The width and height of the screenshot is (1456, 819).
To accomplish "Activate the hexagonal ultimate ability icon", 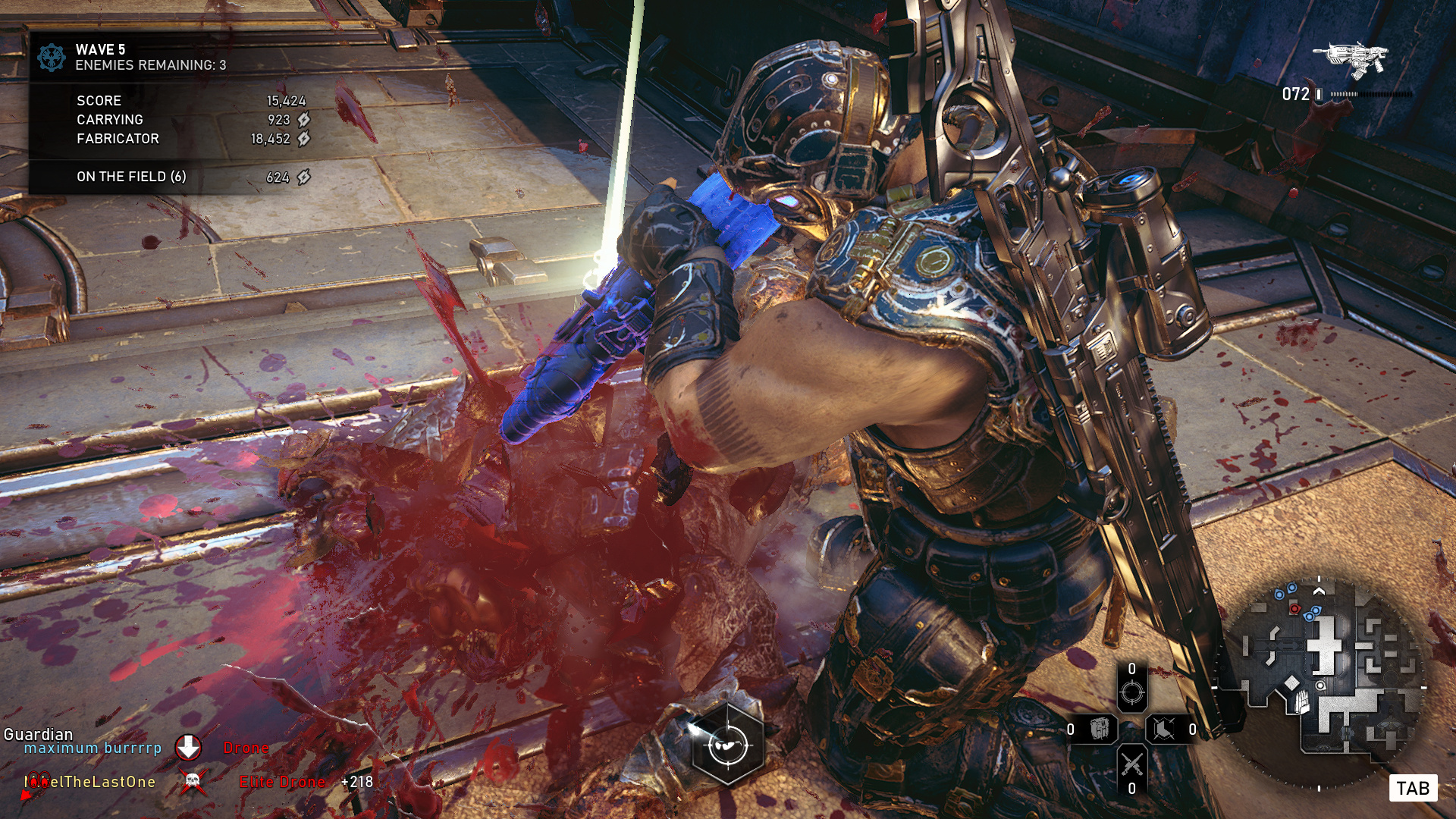I will pos(728,745).
